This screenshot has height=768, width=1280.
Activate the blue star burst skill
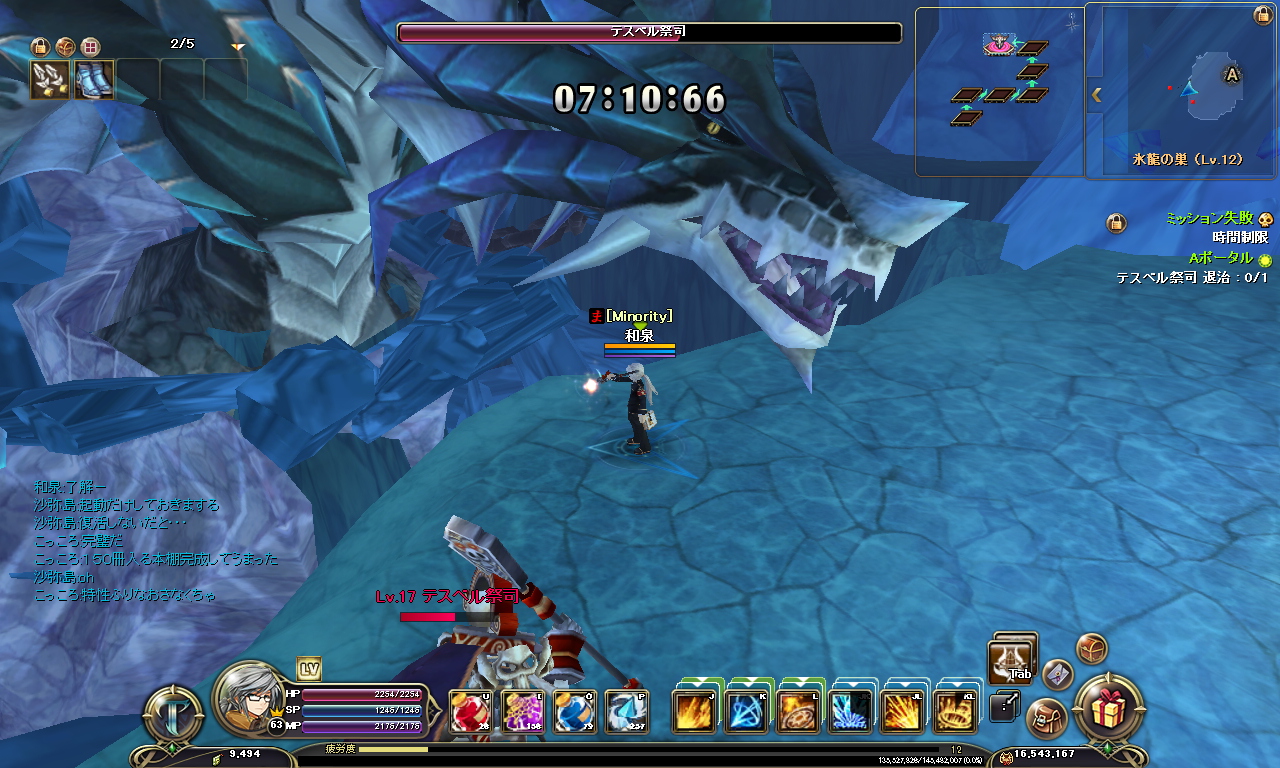pos(747,712)
